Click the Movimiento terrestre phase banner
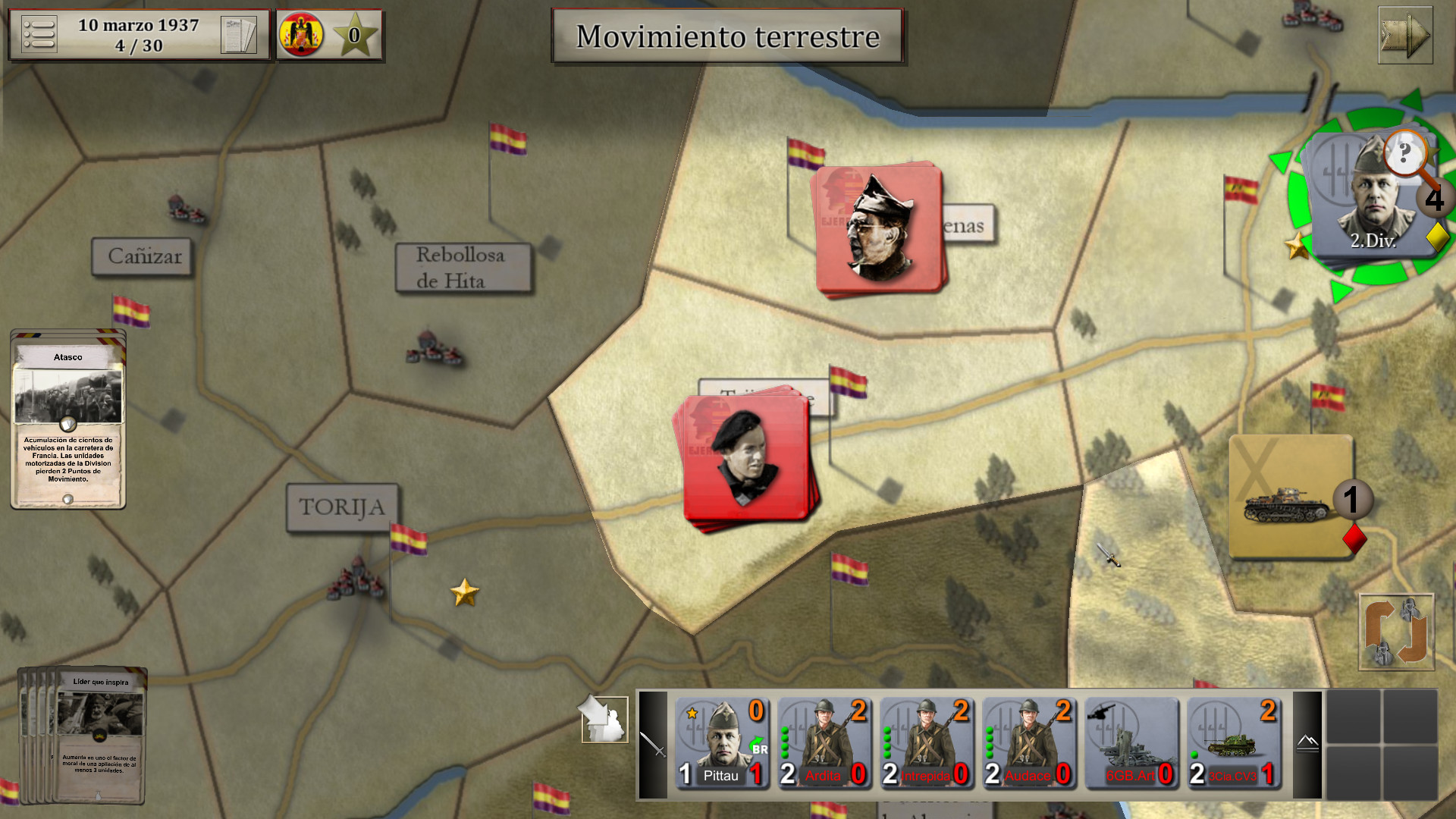This screenshot has height=819, width=1456. [x=728, y=35]
